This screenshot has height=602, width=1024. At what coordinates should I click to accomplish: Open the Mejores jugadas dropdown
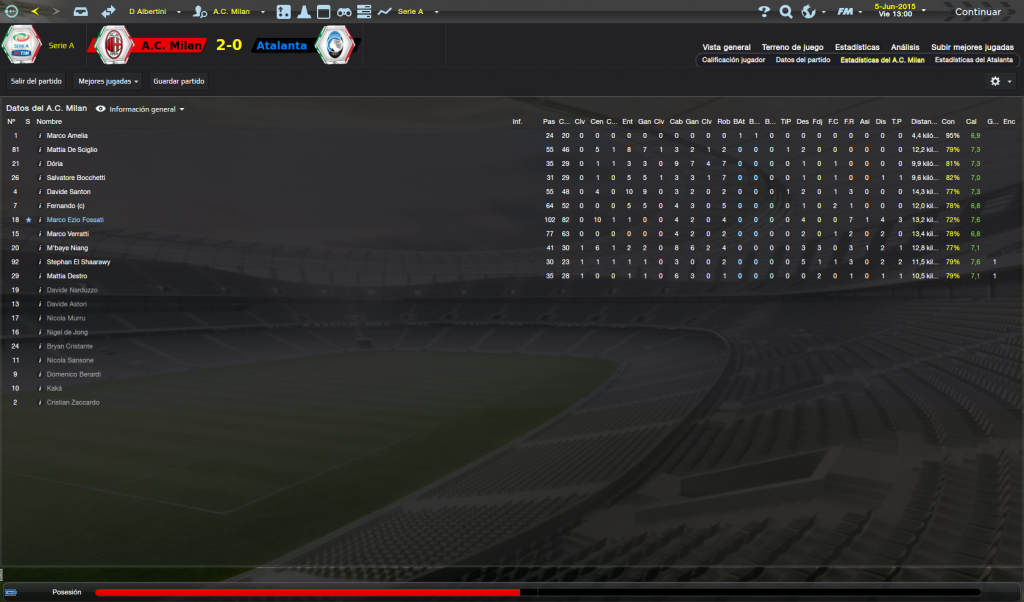click(x=108, y=81)
